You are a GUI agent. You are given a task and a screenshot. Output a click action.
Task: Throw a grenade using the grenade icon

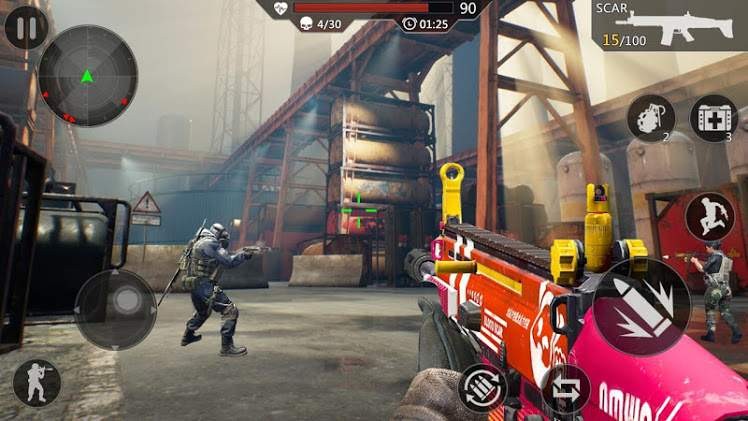coord(651,118)
